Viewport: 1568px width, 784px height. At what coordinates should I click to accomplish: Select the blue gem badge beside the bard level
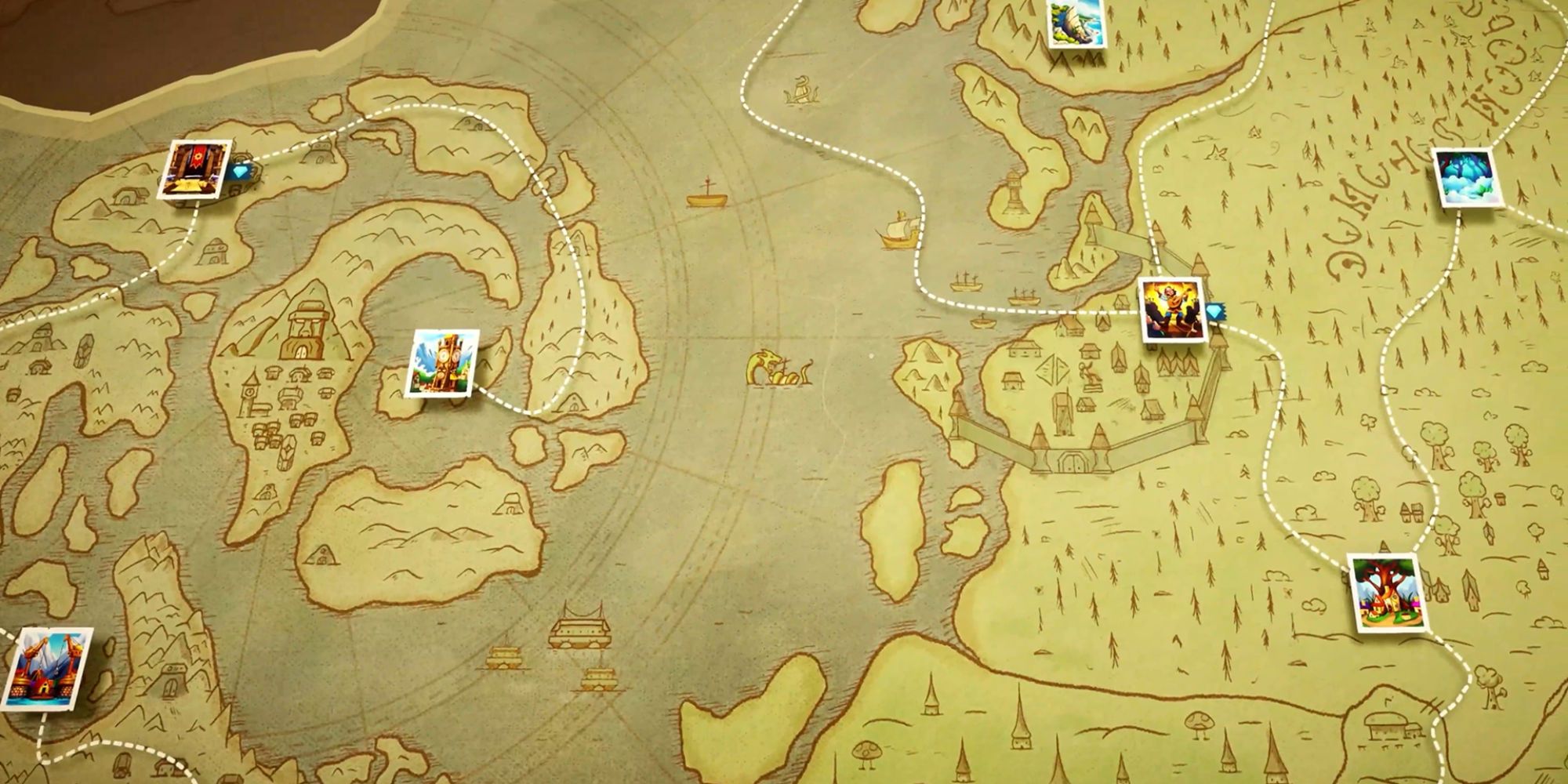click(x=1215, y=311)
